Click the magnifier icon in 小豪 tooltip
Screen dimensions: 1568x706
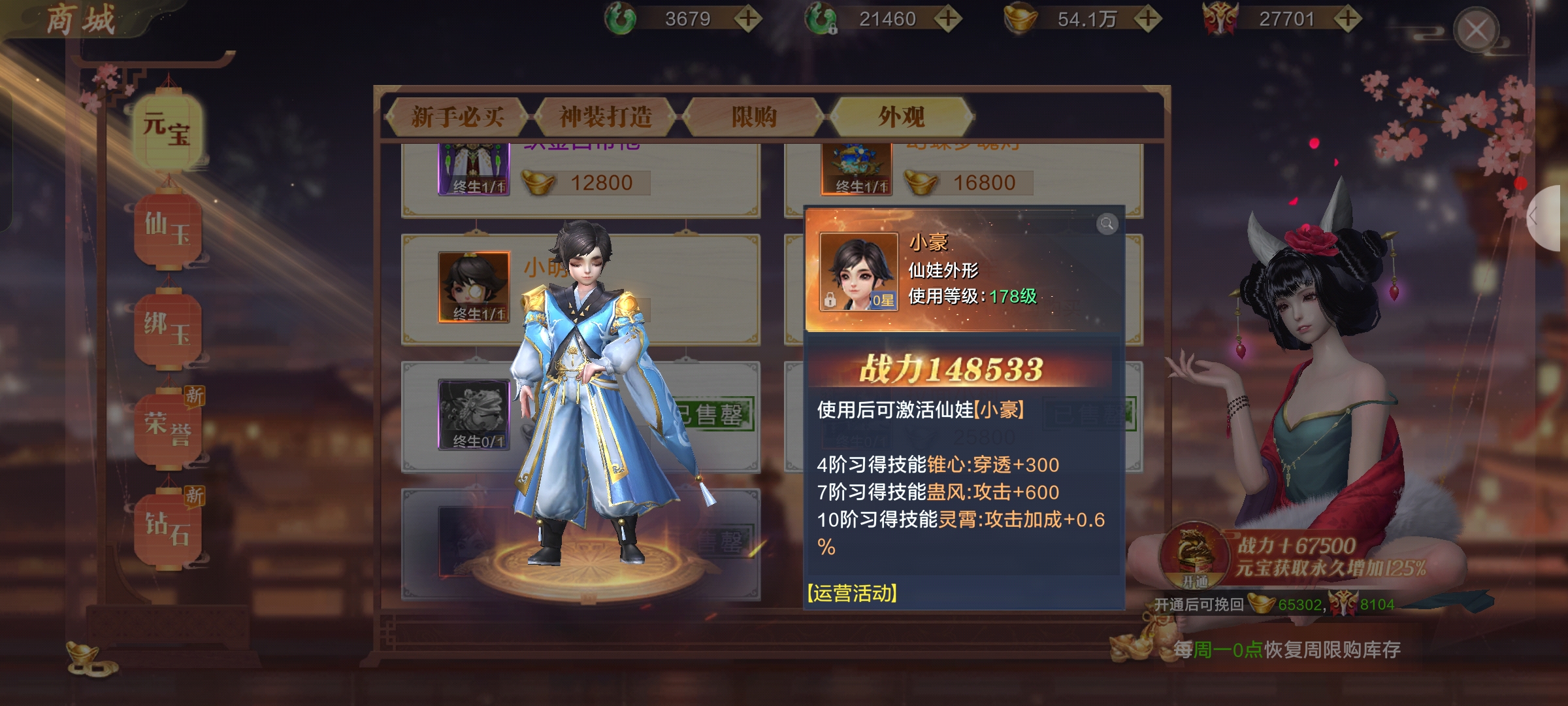(x=1107, y=224)
